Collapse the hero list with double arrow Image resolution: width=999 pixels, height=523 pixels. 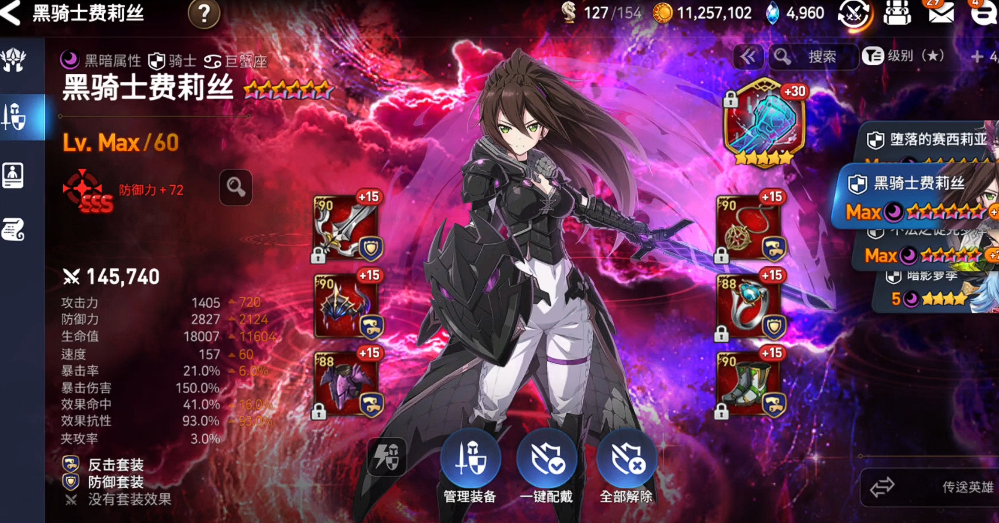[x=748, y=57]
